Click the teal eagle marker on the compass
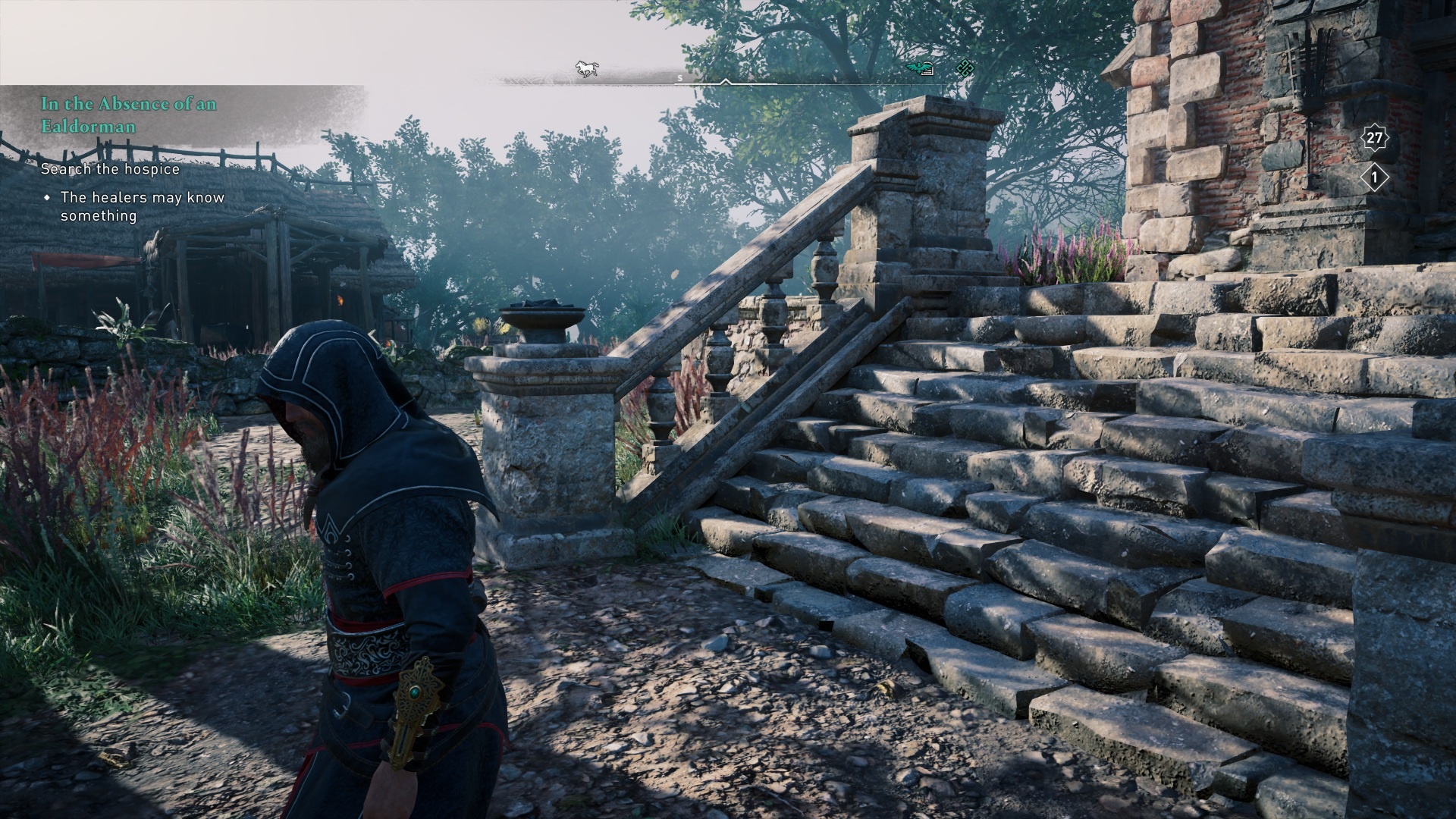 (920, 69)
